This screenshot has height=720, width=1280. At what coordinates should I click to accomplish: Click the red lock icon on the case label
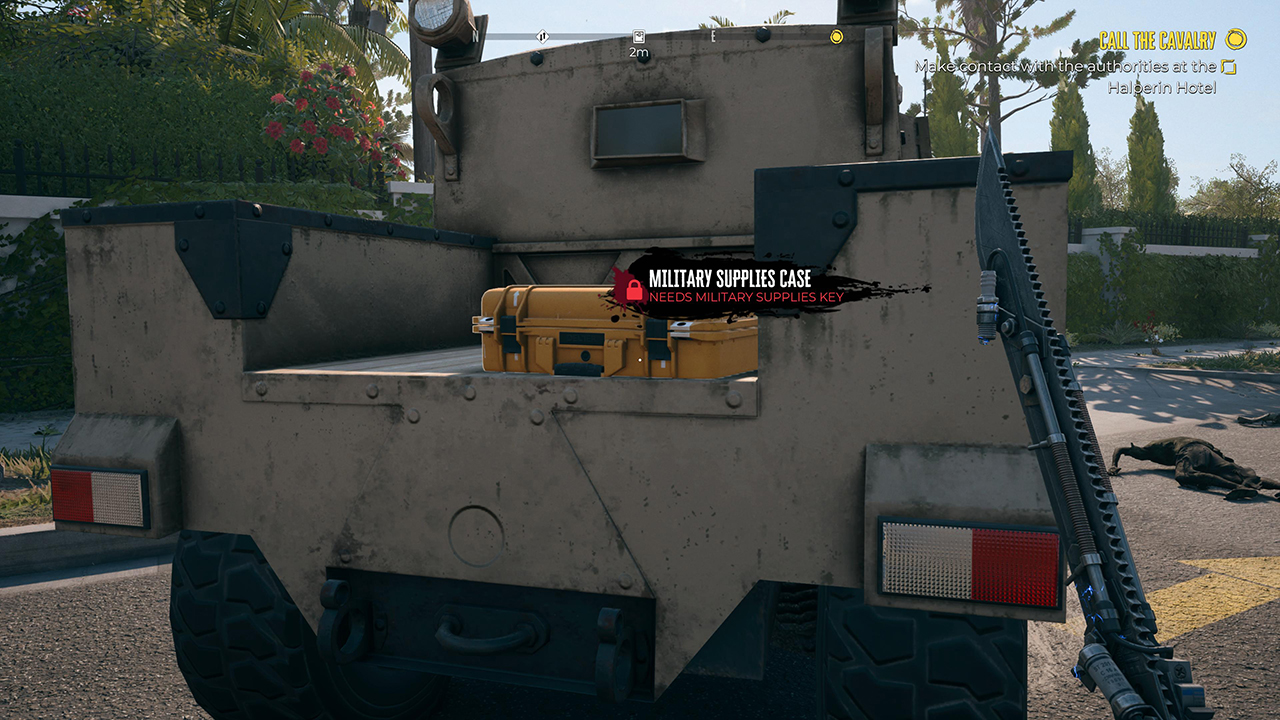634,288
